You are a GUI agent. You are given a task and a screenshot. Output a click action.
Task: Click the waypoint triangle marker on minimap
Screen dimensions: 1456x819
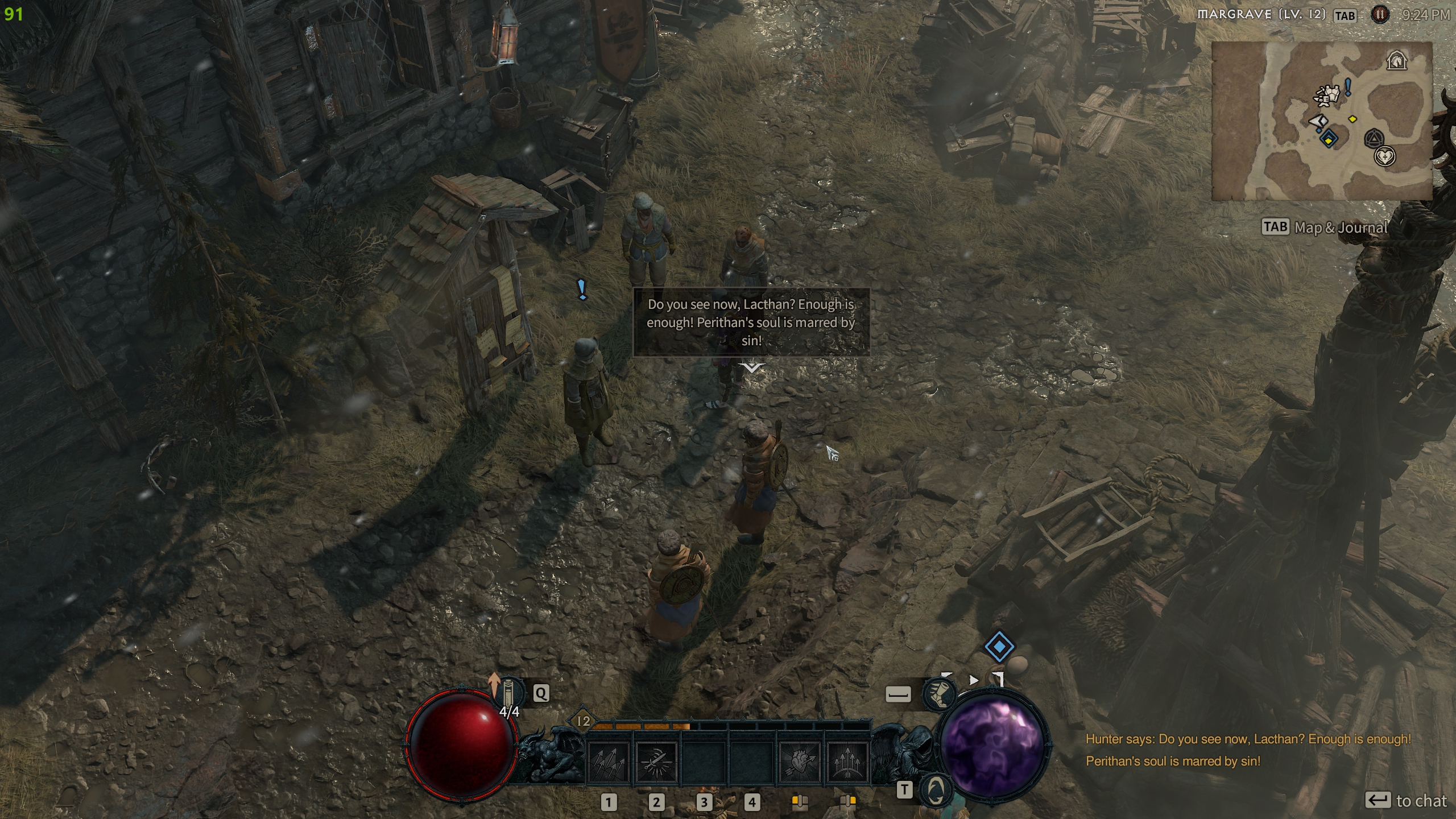coord(1374,138)
